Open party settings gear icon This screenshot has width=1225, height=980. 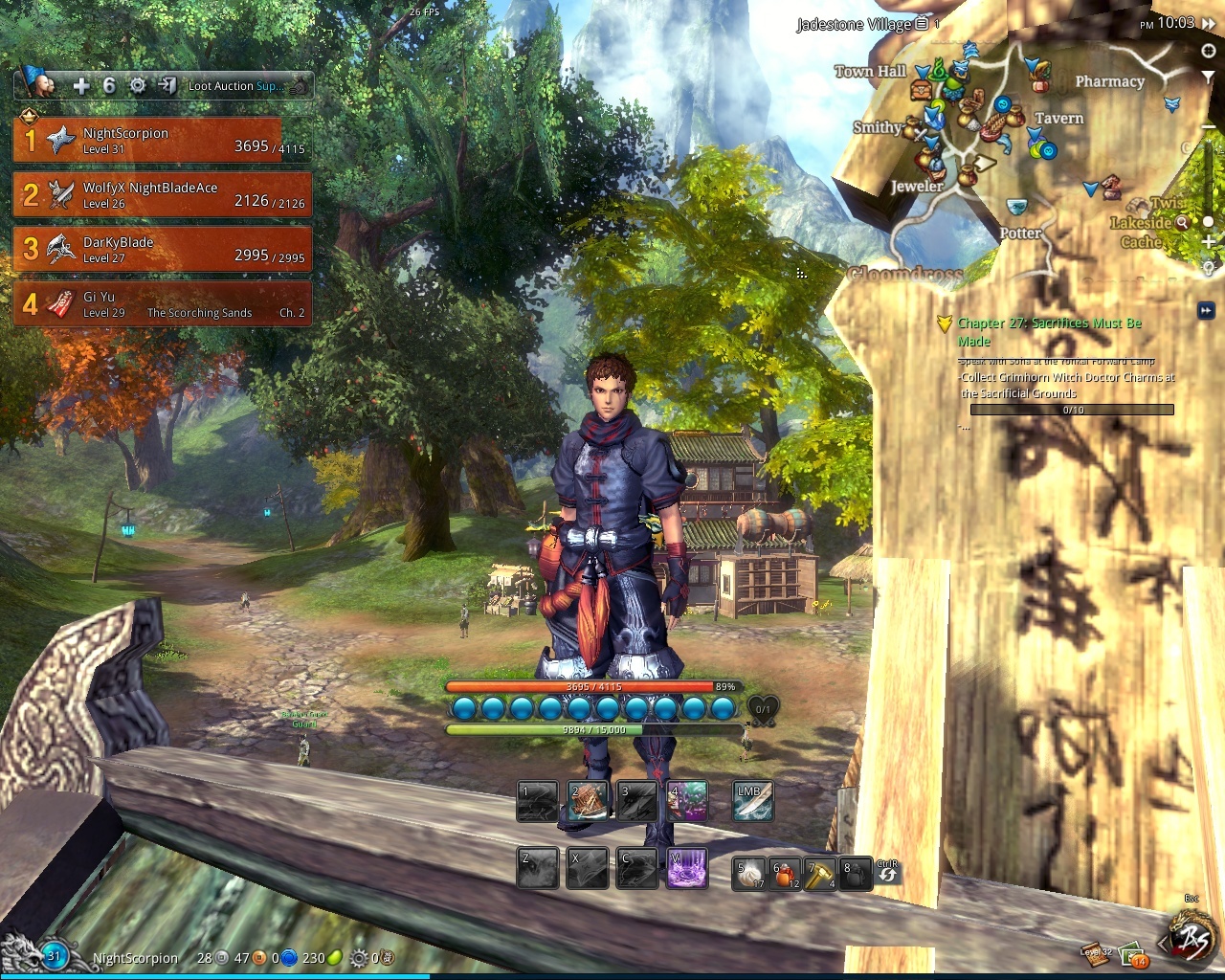pos(138,86)
